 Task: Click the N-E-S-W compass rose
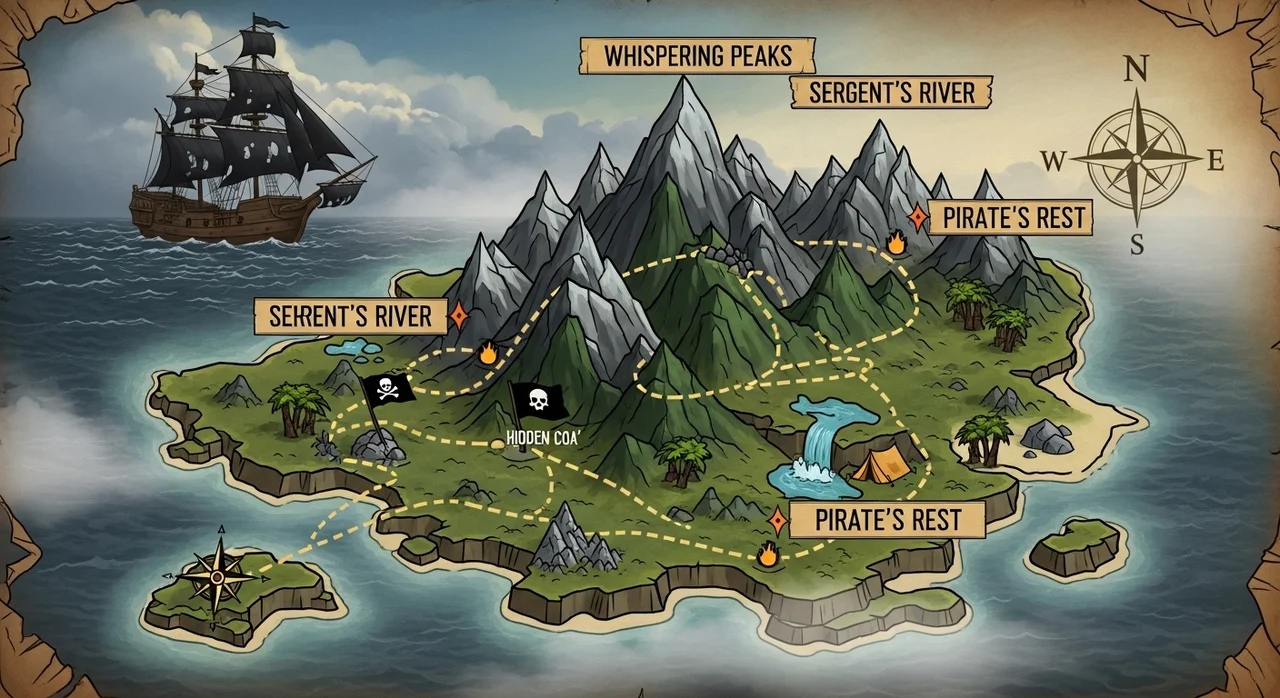click(1137, 157)
